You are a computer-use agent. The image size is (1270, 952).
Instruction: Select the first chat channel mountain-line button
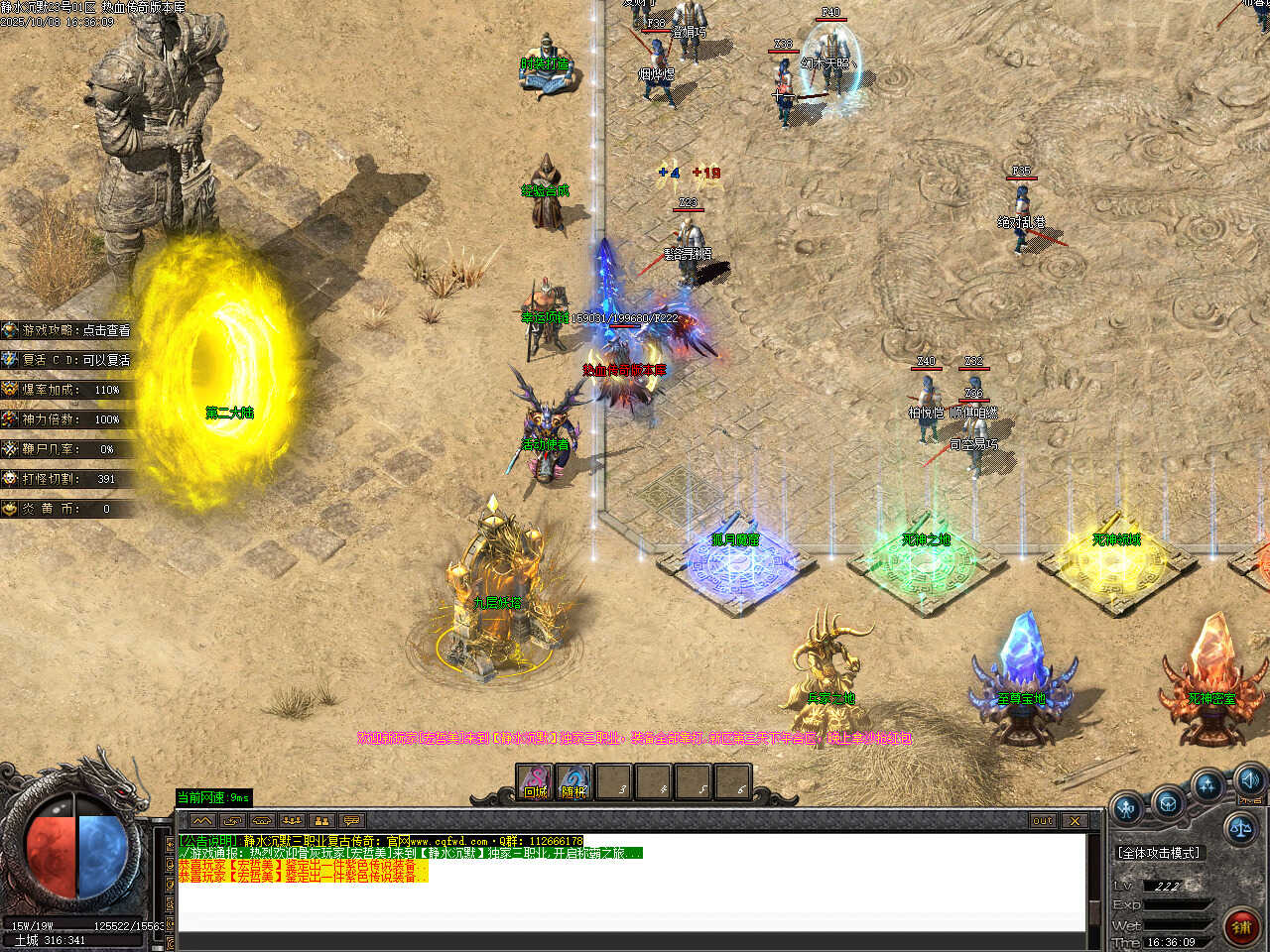tap(202, 821)
